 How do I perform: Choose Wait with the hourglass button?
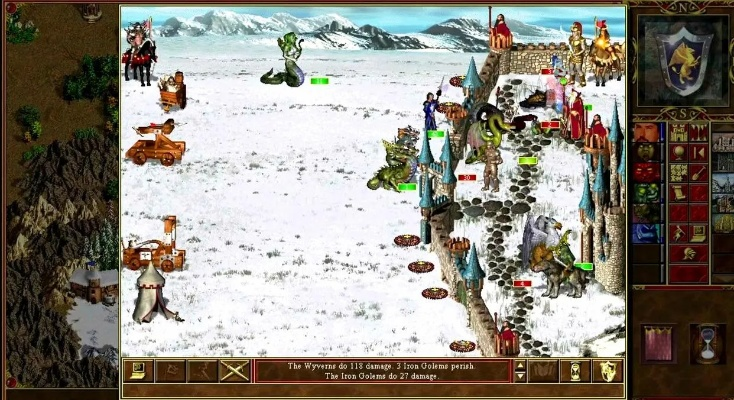pos(575,371)
